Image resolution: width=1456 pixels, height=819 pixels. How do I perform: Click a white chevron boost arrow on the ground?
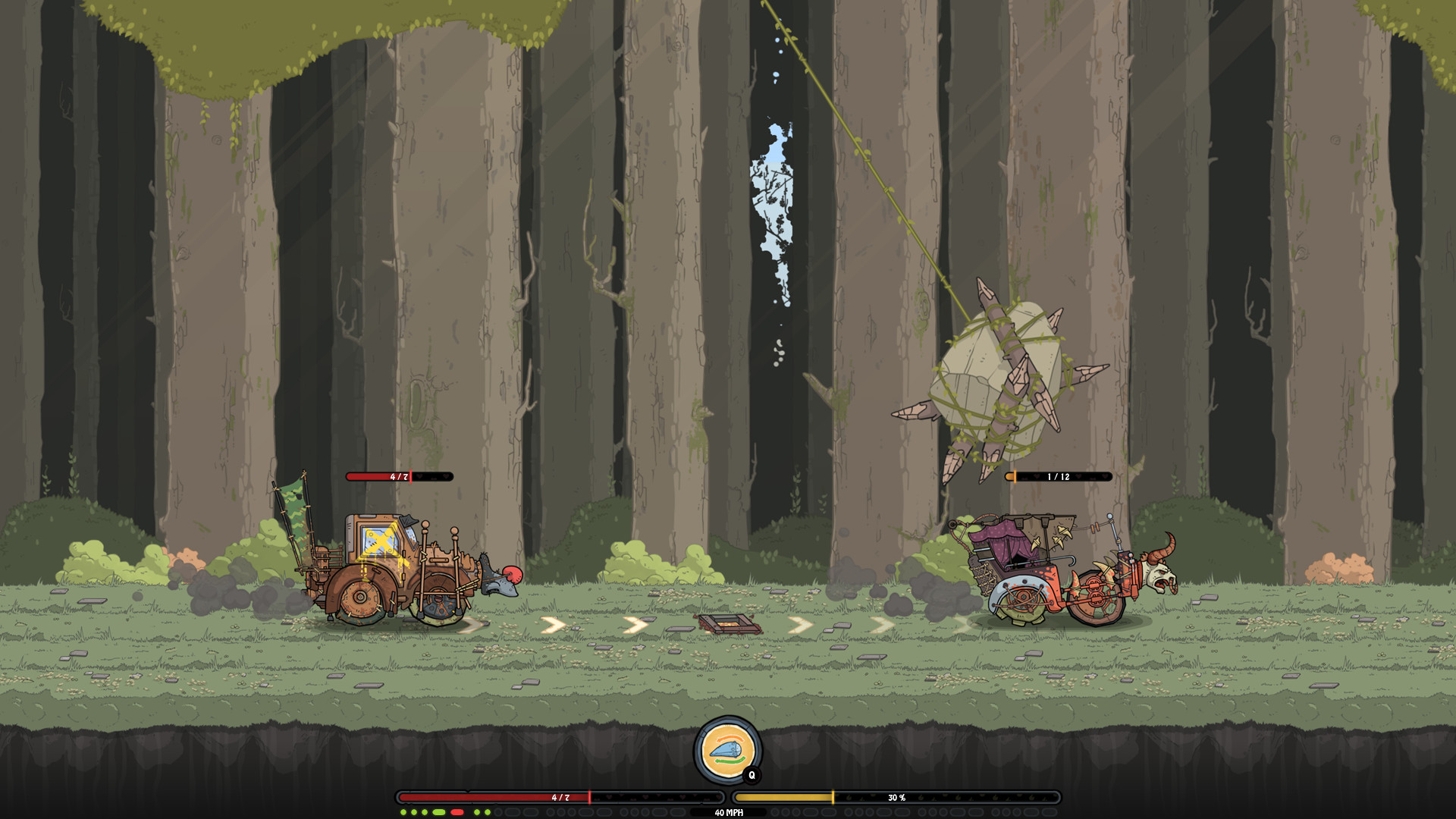554,625
